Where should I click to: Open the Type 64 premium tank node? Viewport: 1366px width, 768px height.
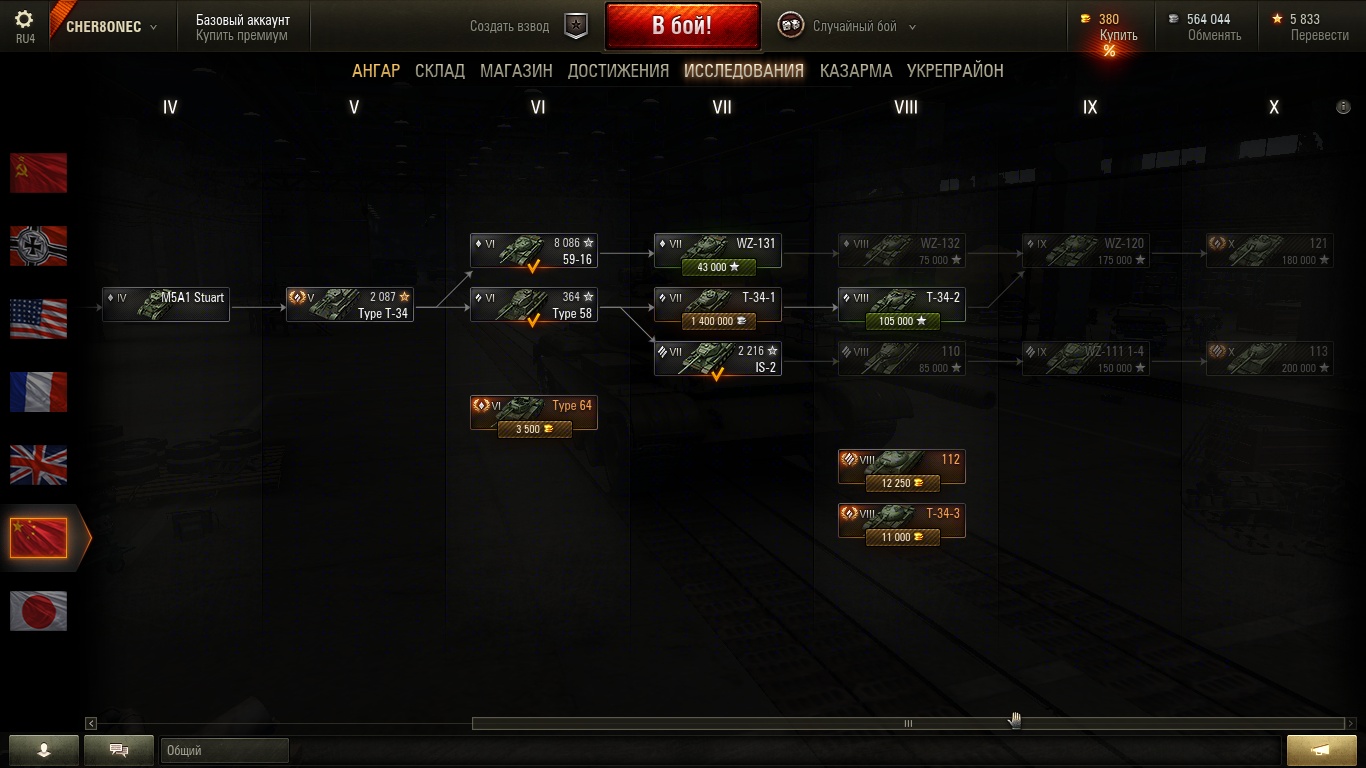tap(534, 413)
